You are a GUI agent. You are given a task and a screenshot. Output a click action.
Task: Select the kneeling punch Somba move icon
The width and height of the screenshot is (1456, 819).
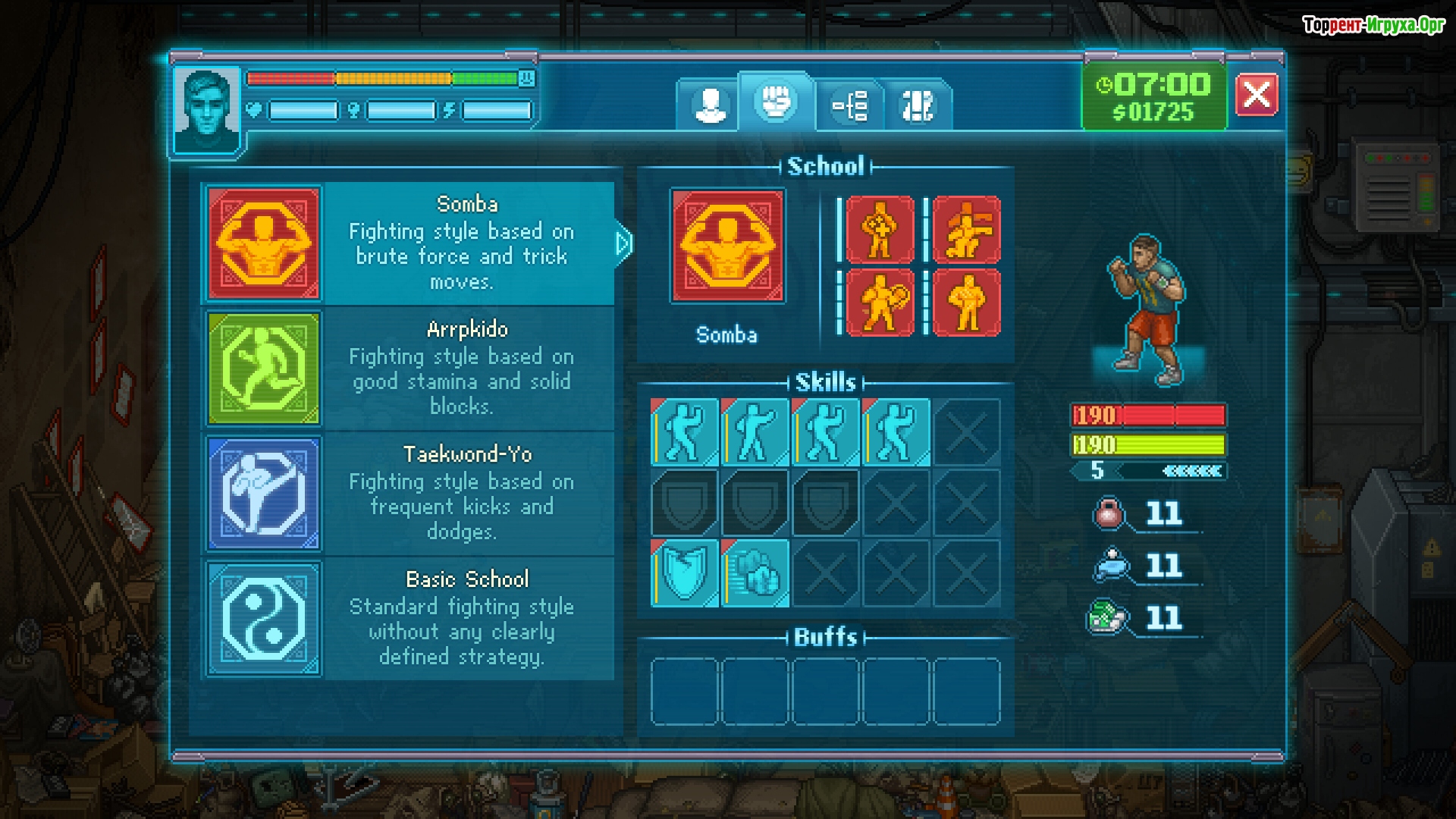(966, 230)
